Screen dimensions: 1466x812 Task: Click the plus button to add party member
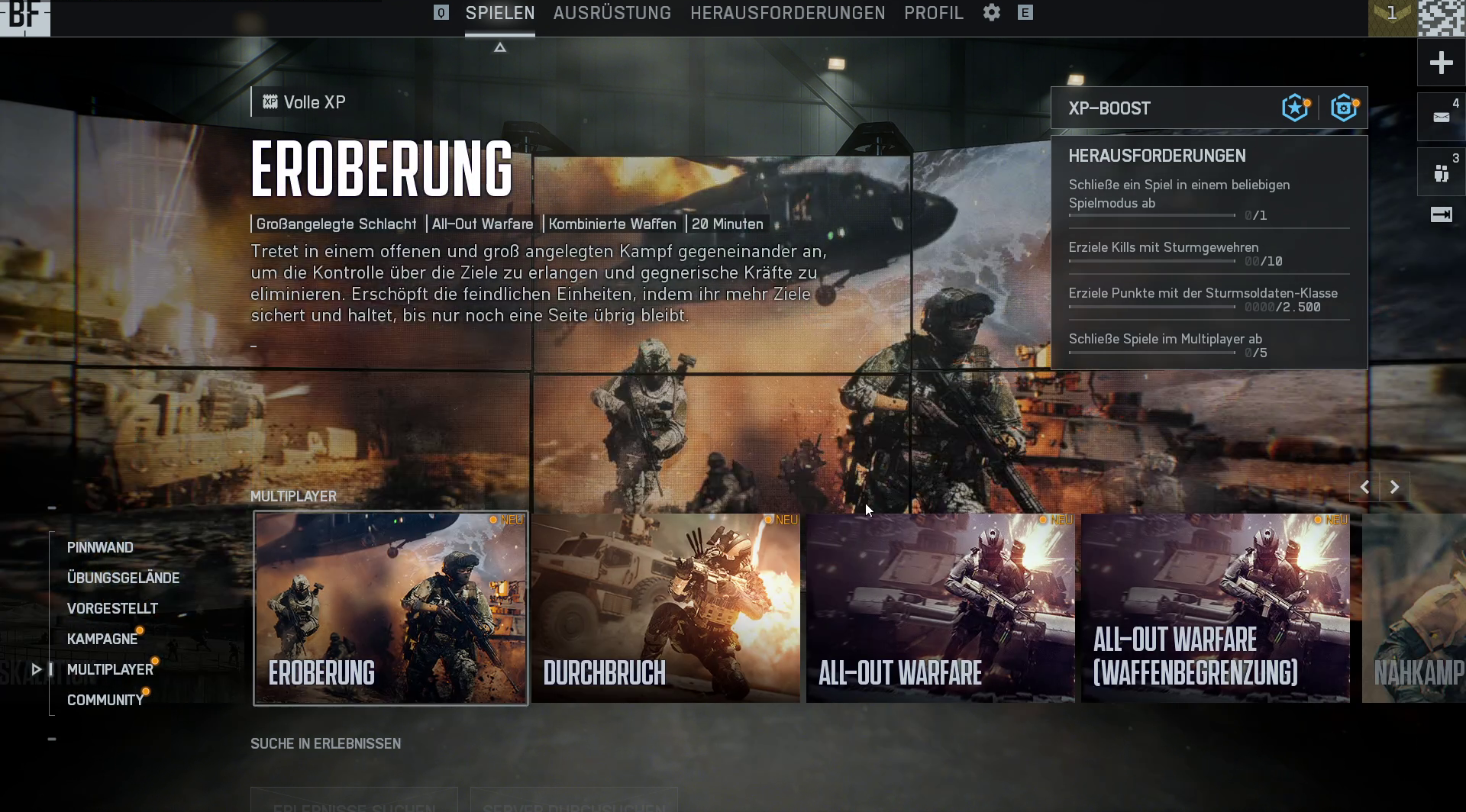click(1441, 63)
